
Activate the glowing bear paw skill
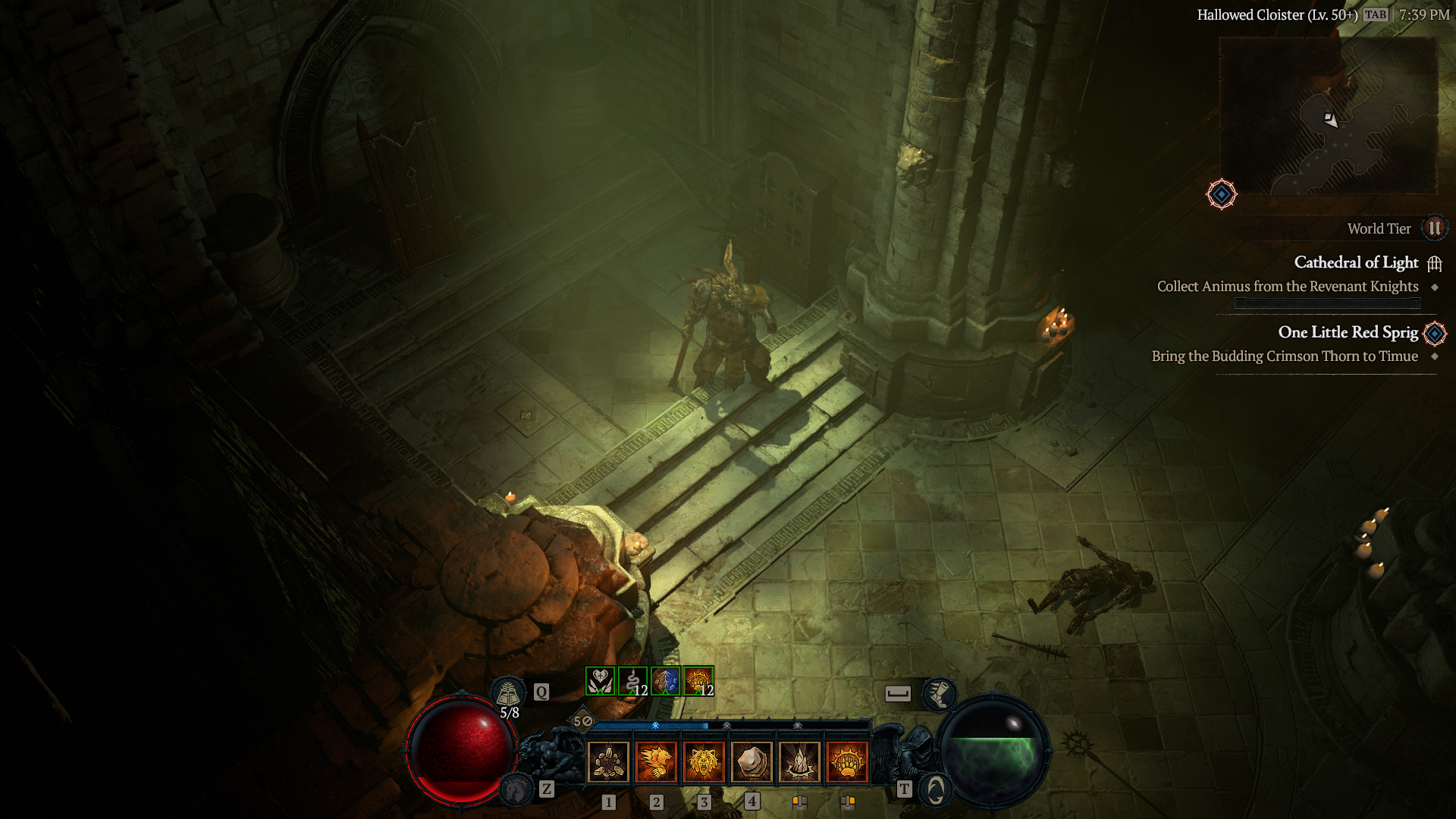pyautogui.click(x=847, y=761)
